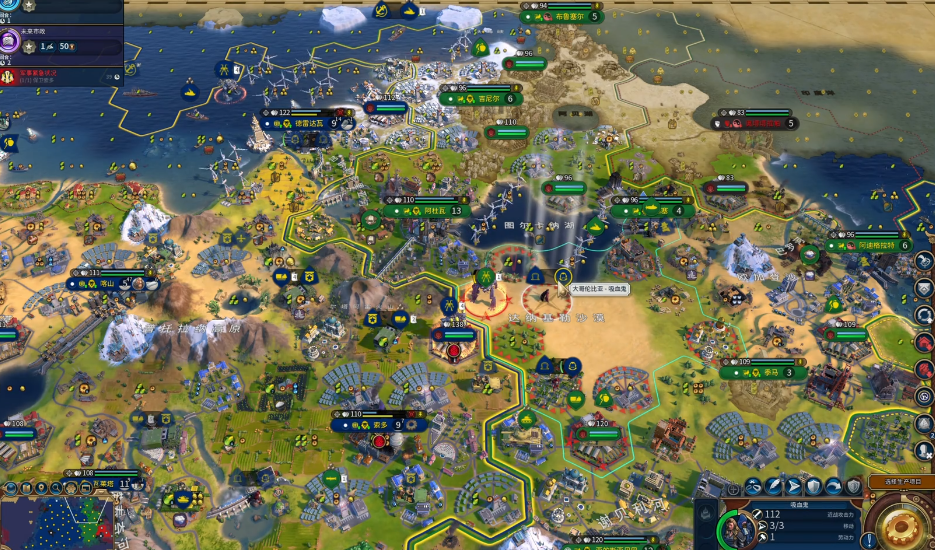Fortify the unit with the shield action
935x550 pixels.
(x=813, y=487)
